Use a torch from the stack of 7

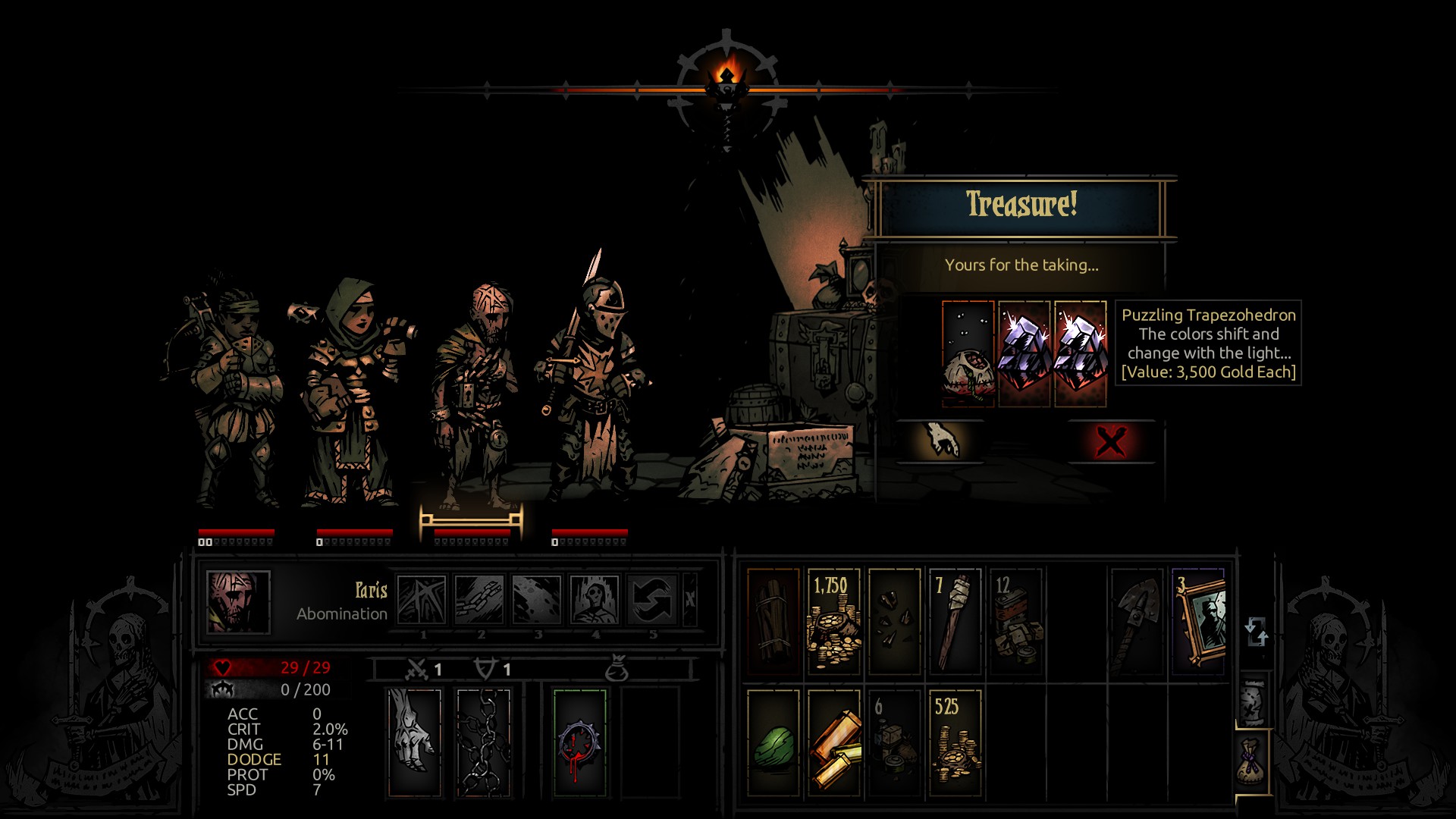[955, 621]
